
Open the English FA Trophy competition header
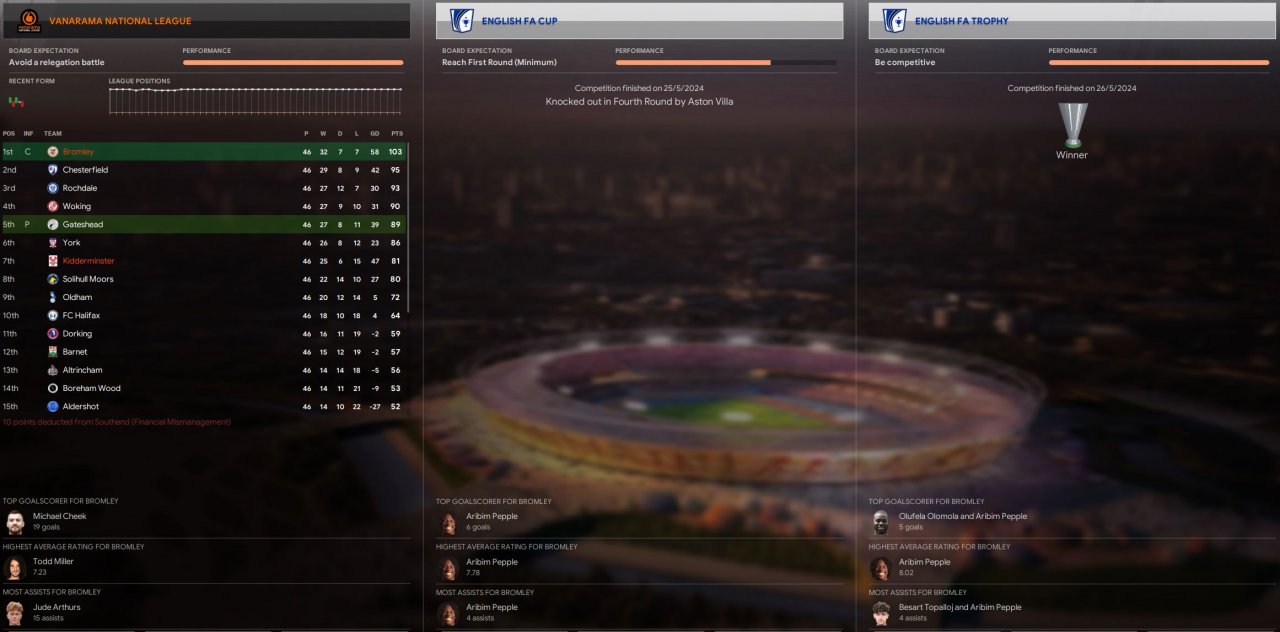961,21
